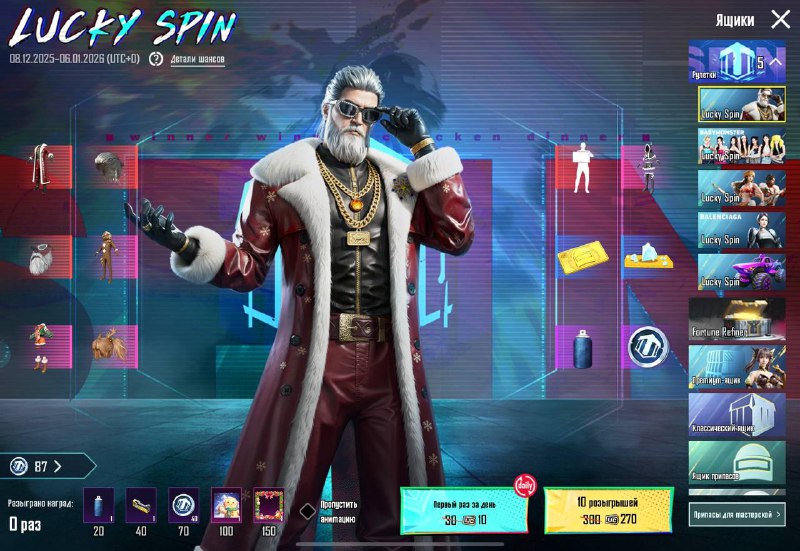
Task: Buy the daily first spin for 10
Action: [x=466, y=510]
